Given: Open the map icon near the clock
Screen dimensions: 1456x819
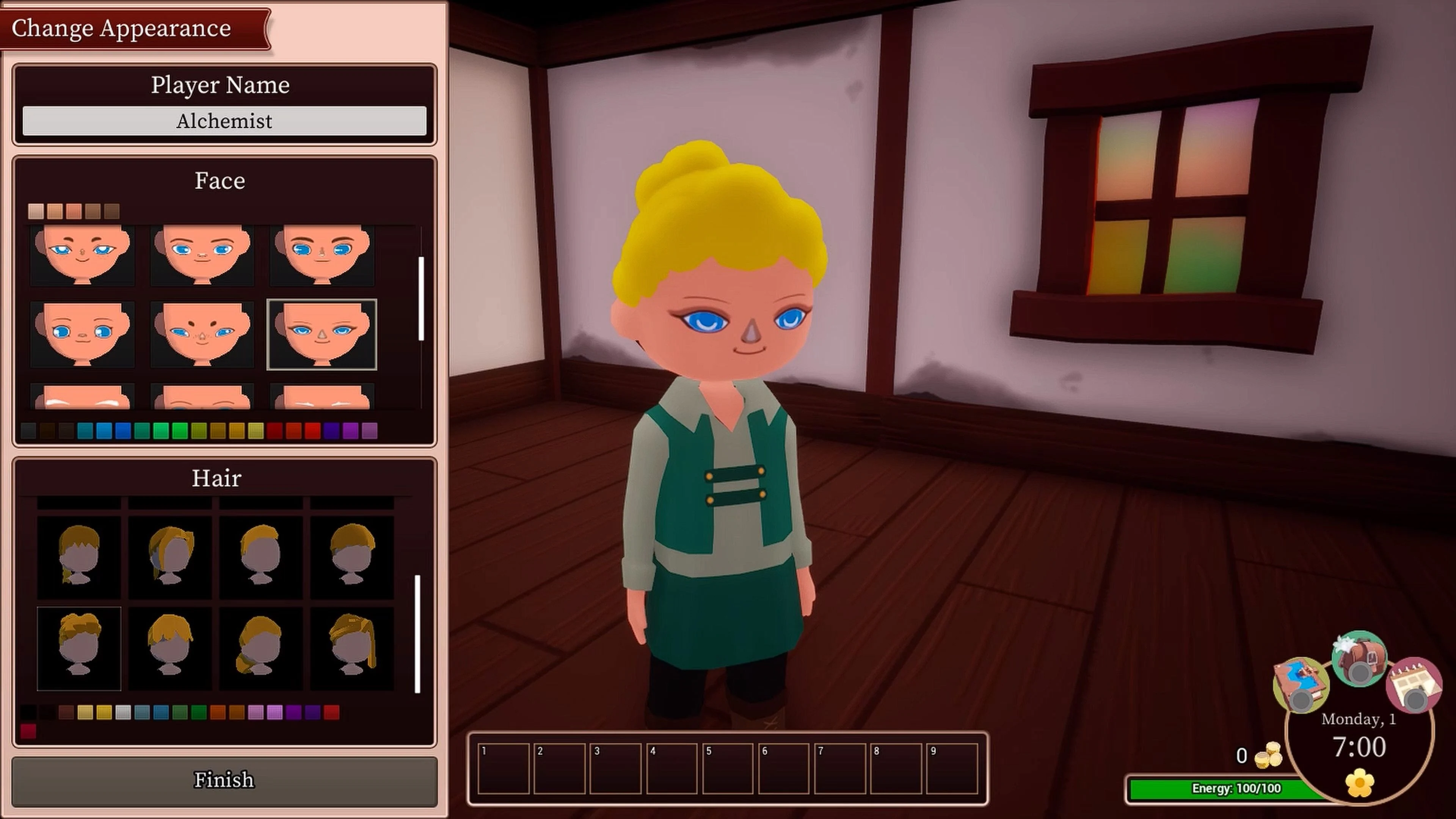Looking at the screenshot, I should pyautogui.click(x=1301, y=685).
